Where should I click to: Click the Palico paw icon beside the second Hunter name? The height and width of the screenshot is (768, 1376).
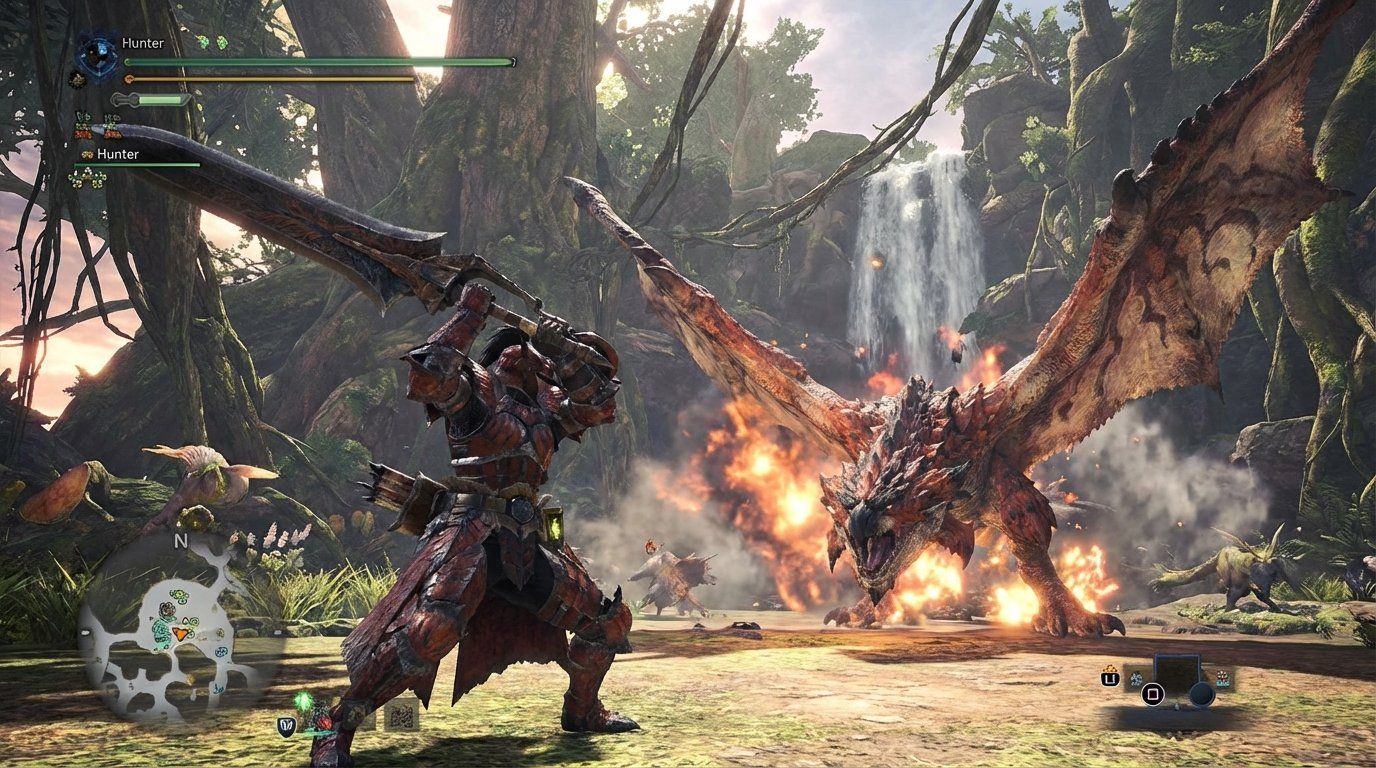click(x=86, y=155)
